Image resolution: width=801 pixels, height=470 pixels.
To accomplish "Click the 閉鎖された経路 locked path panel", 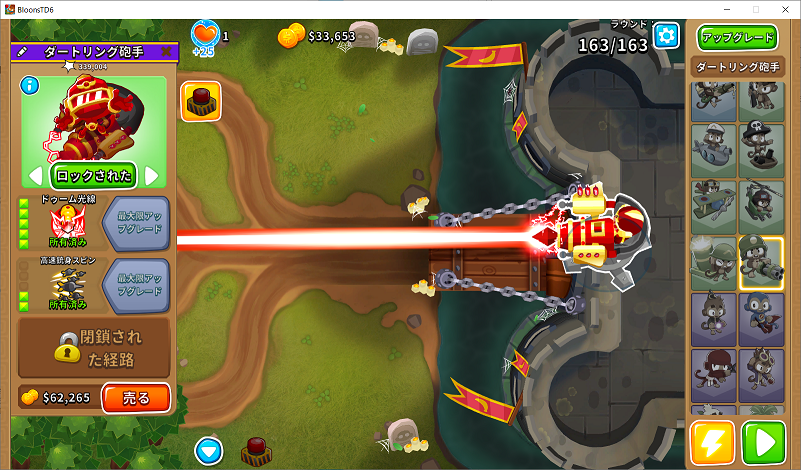I will click(94, 347).
